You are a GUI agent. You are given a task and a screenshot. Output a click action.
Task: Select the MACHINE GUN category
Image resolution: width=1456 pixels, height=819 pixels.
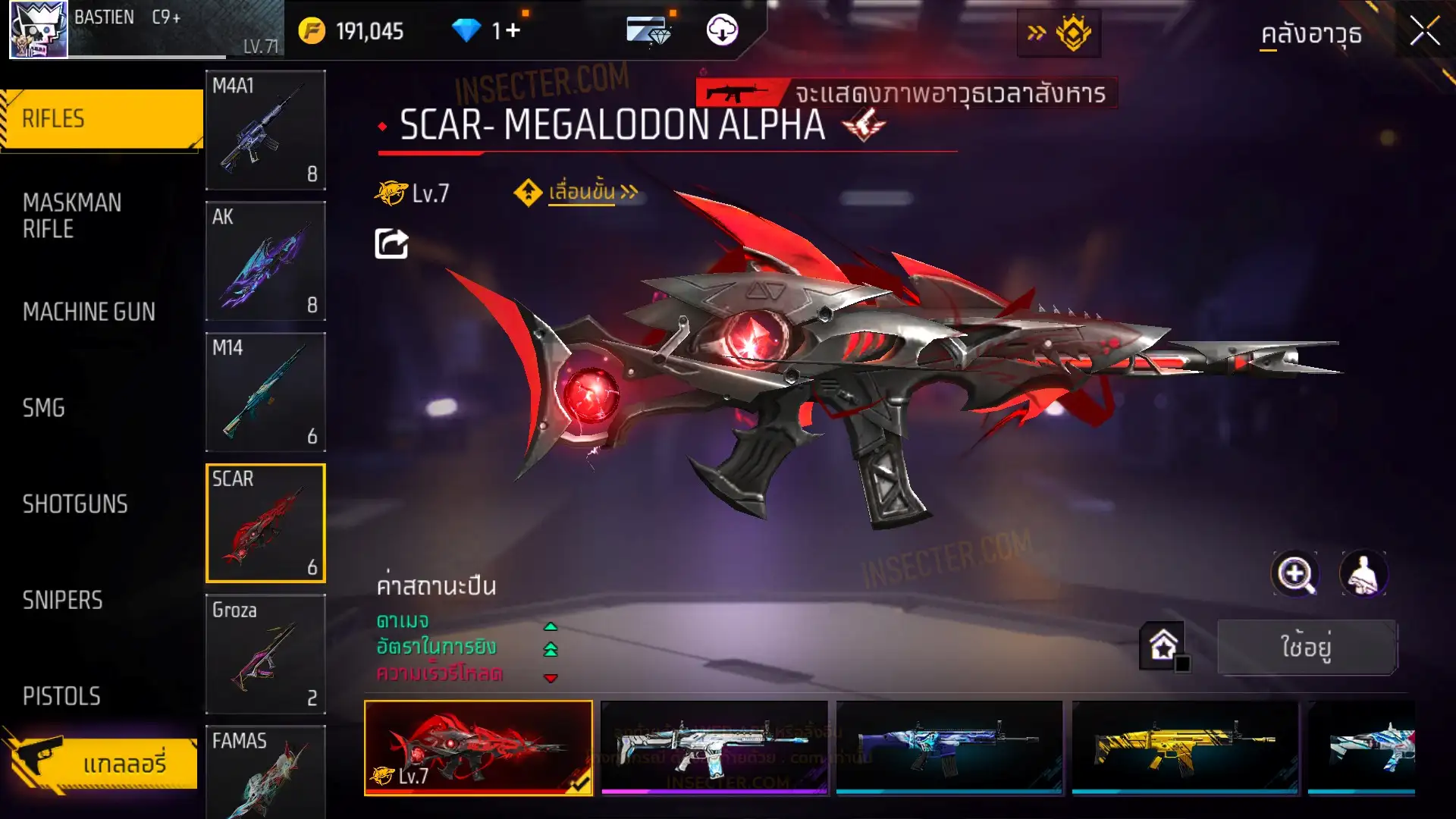click(x=89, y=312)
